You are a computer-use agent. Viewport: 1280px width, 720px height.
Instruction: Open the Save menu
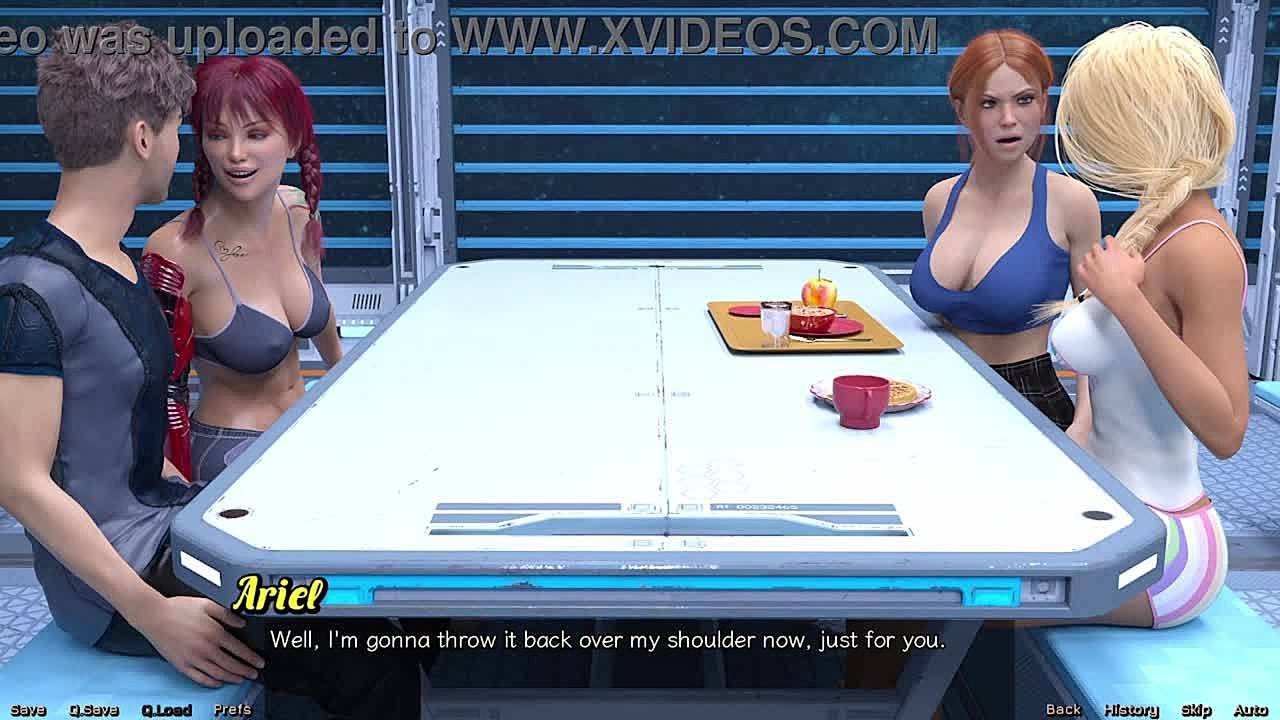28,710
